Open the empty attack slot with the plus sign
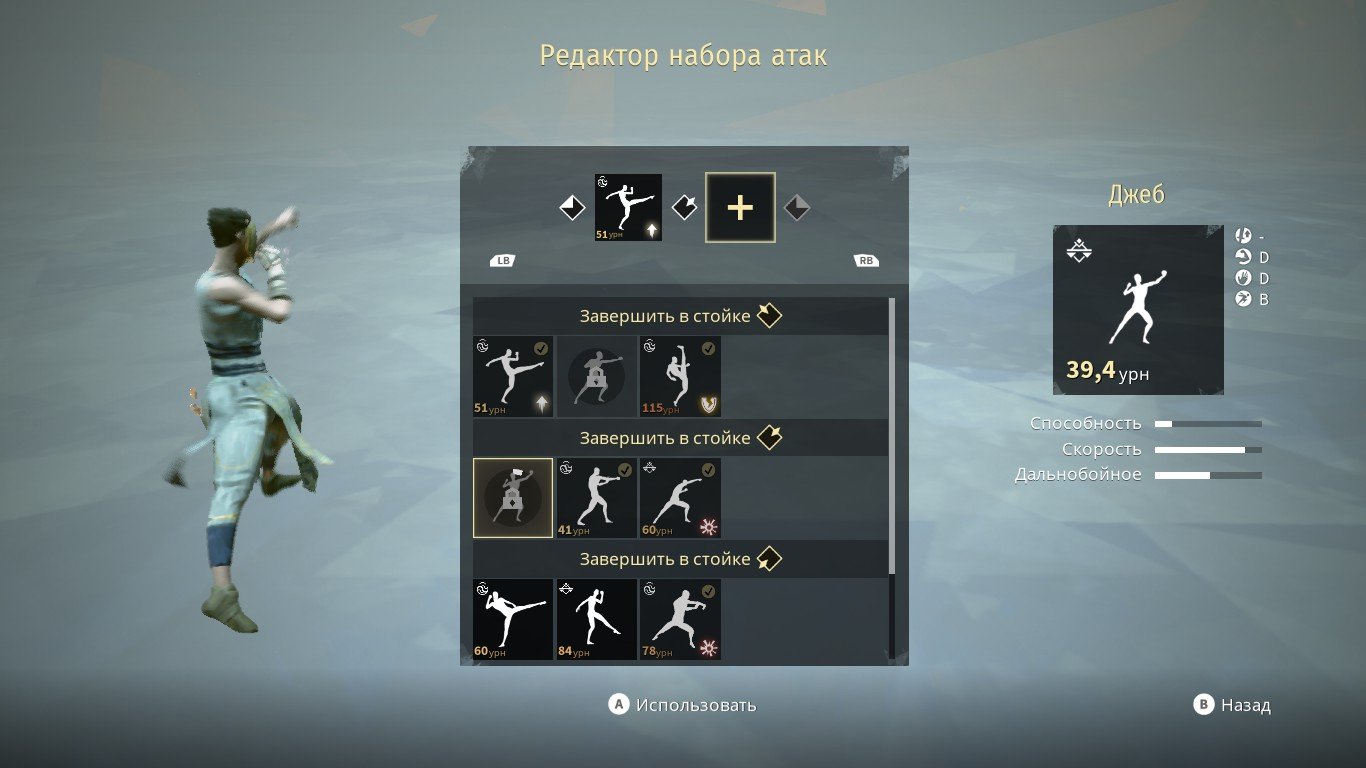1366x768 pixels. click(x=739, y=207)
